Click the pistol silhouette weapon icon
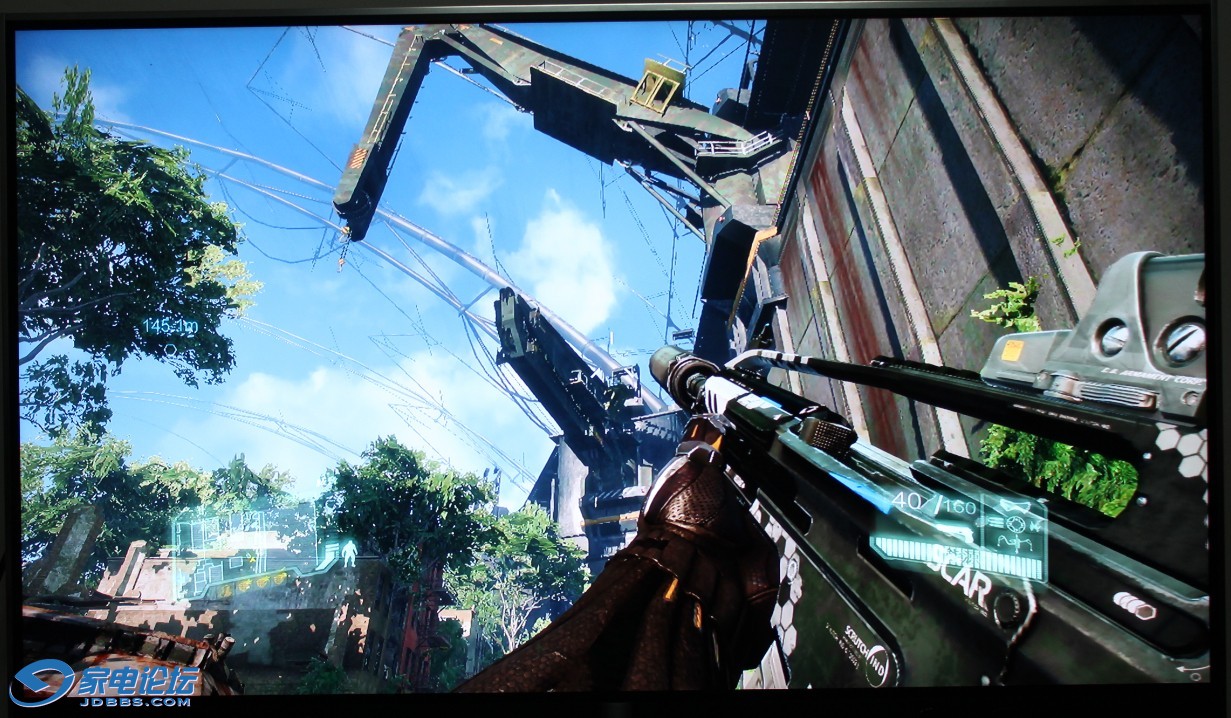Screen dimensions: 1231x718 [x=1013, y=503]
